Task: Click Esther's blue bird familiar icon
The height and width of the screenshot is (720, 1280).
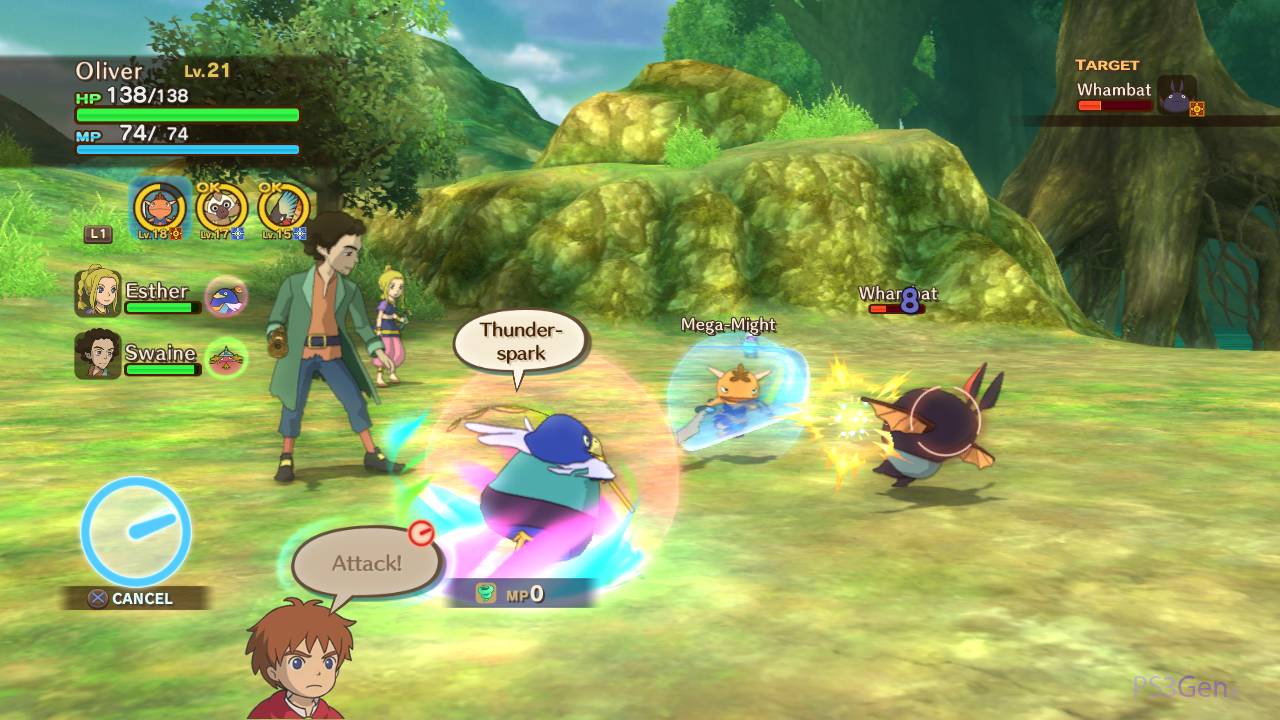Action: coord(226,296)
